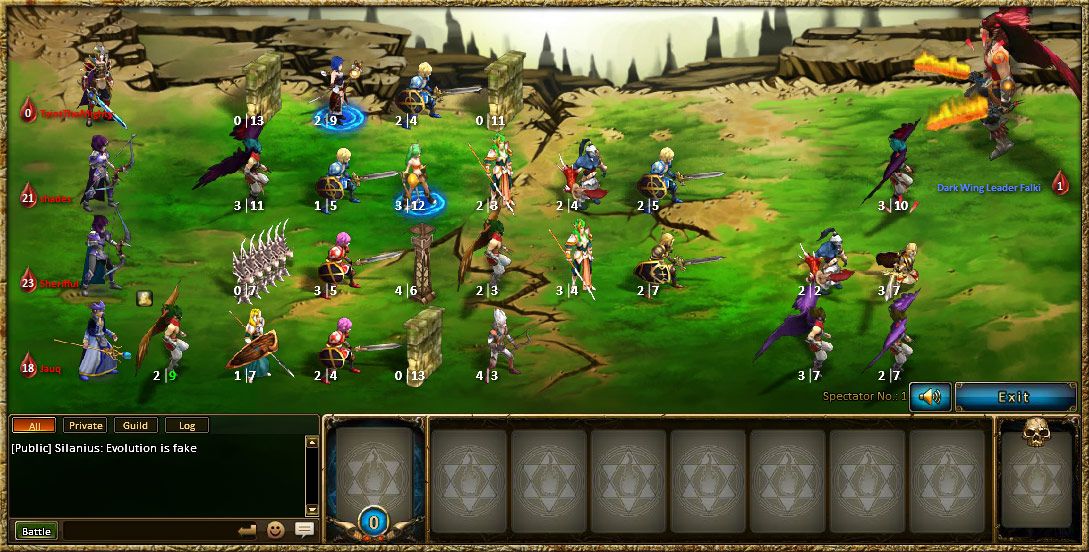Screen dimensions: 1089x552
Task: Focus the chat message input field
Action: pos(148,530)
